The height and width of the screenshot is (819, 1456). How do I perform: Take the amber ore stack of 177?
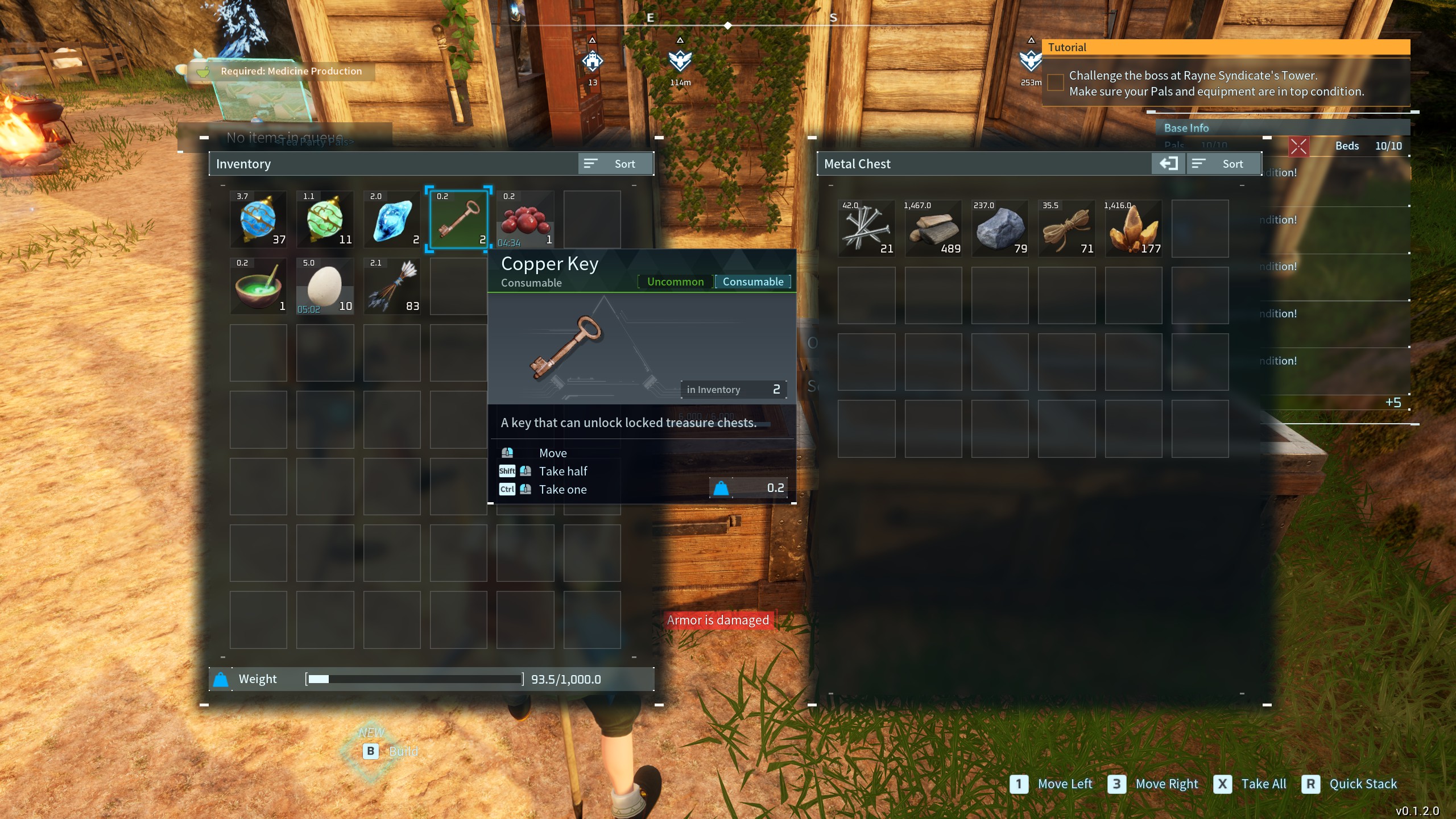pyautogui.click(x=1134, y=229)
